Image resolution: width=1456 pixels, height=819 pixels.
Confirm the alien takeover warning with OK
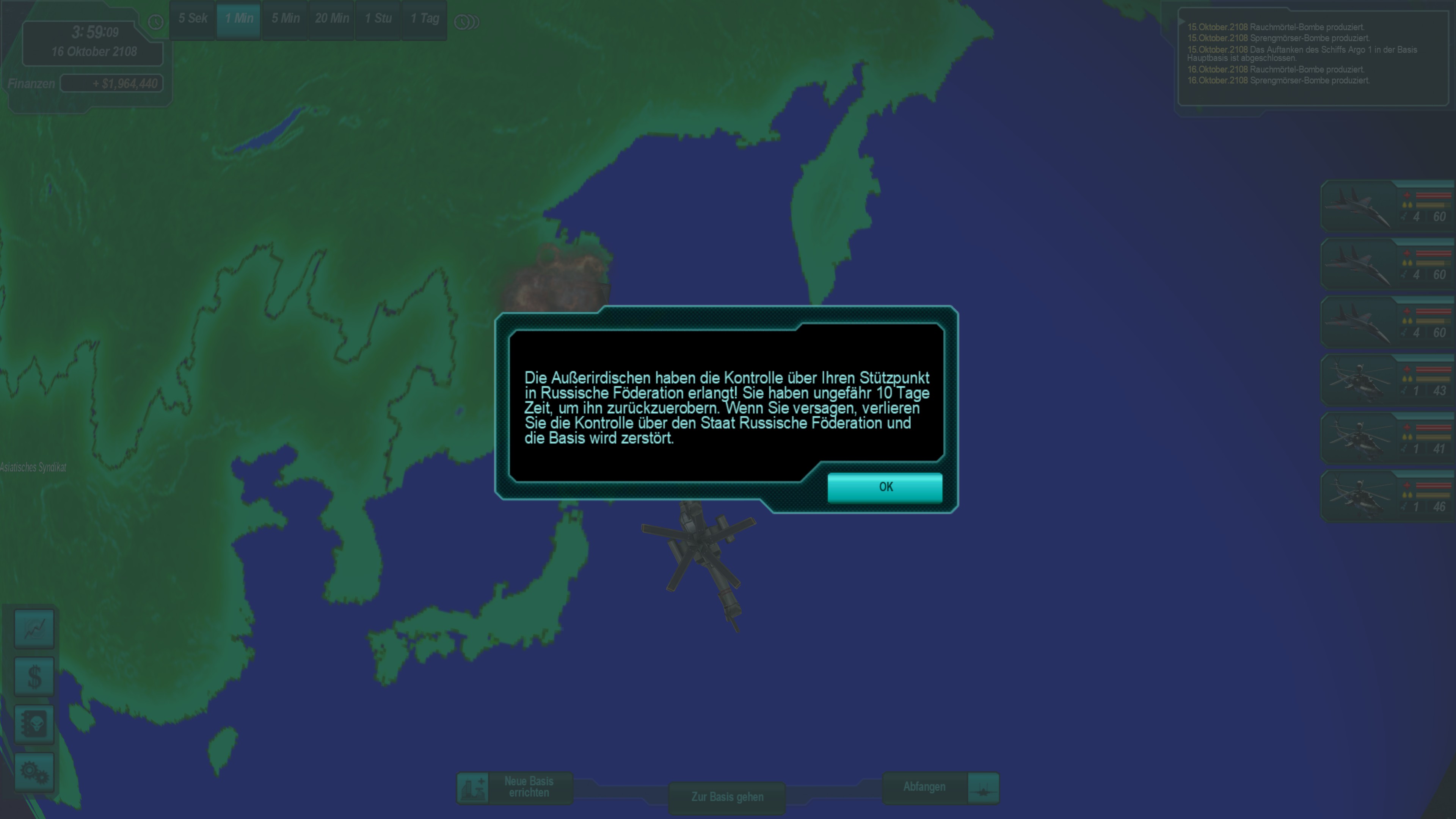point(885,487)
